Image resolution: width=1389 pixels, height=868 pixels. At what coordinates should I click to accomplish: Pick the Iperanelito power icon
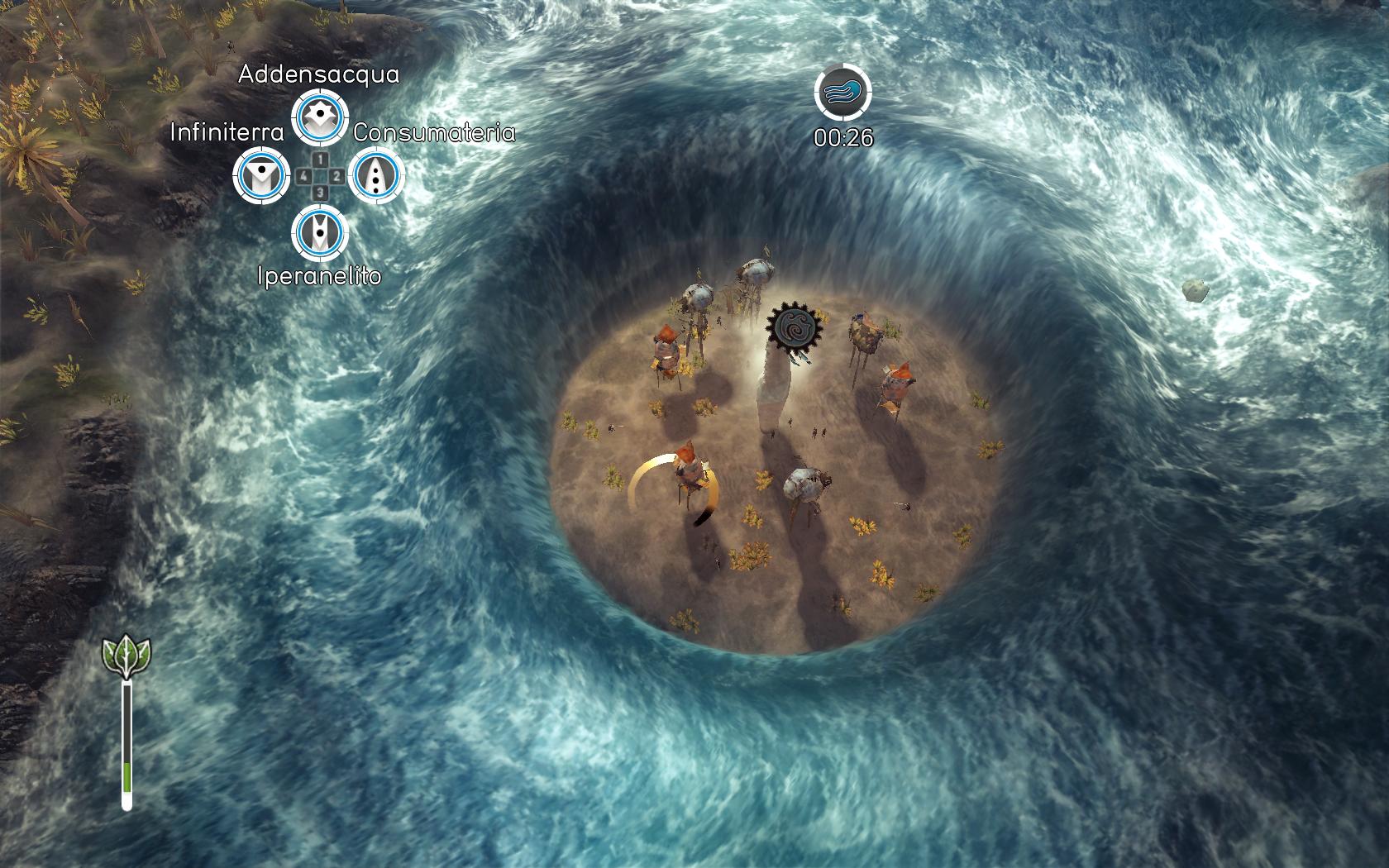pyautogui.click(x=320, y=232)
